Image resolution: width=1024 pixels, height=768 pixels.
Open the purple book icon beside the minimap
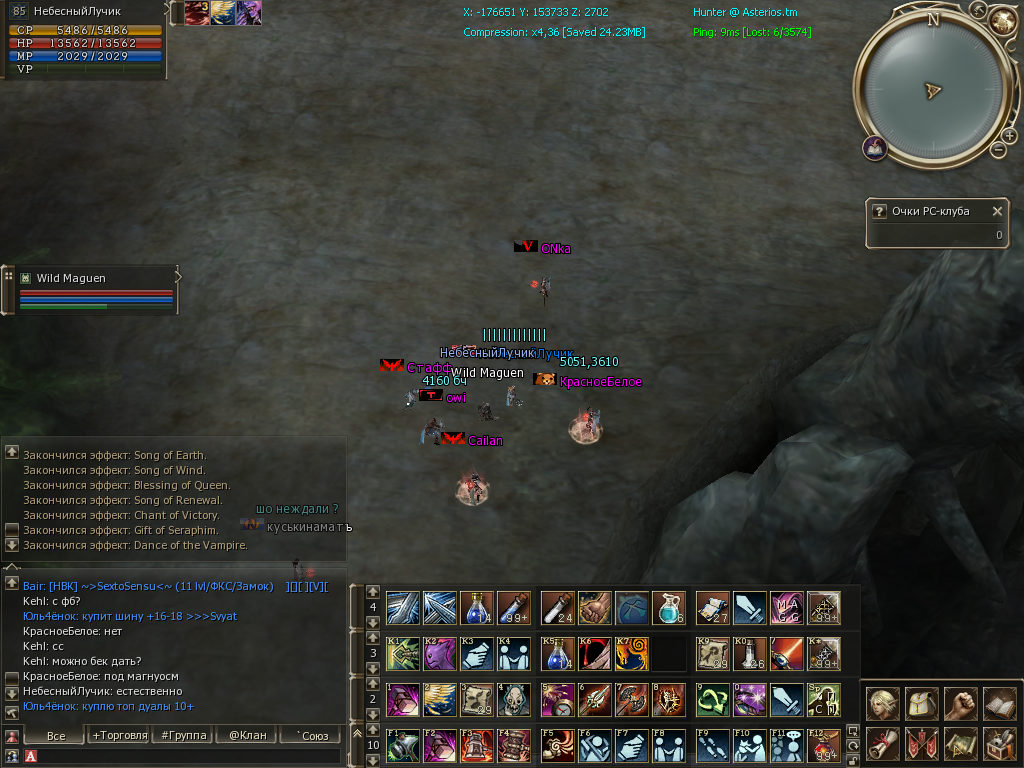pos(875,148)
